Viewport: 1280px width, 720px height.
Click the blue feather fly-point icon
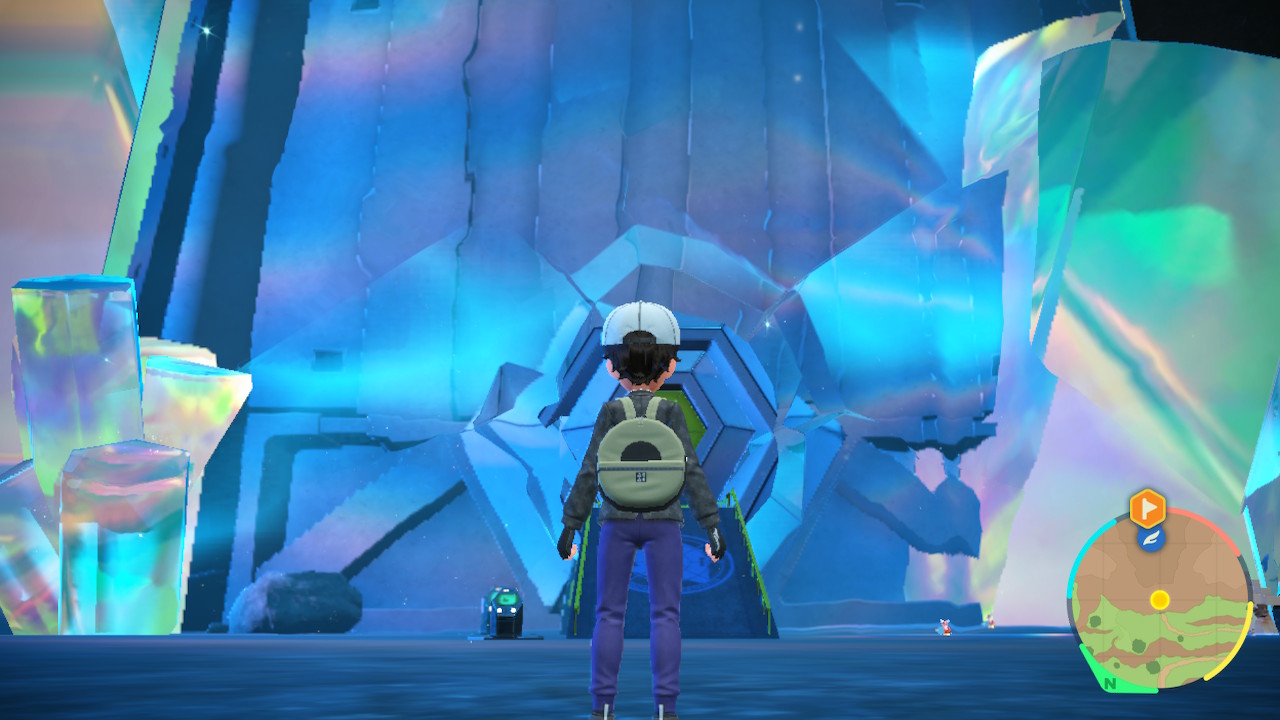click(x=1150, y=538)
